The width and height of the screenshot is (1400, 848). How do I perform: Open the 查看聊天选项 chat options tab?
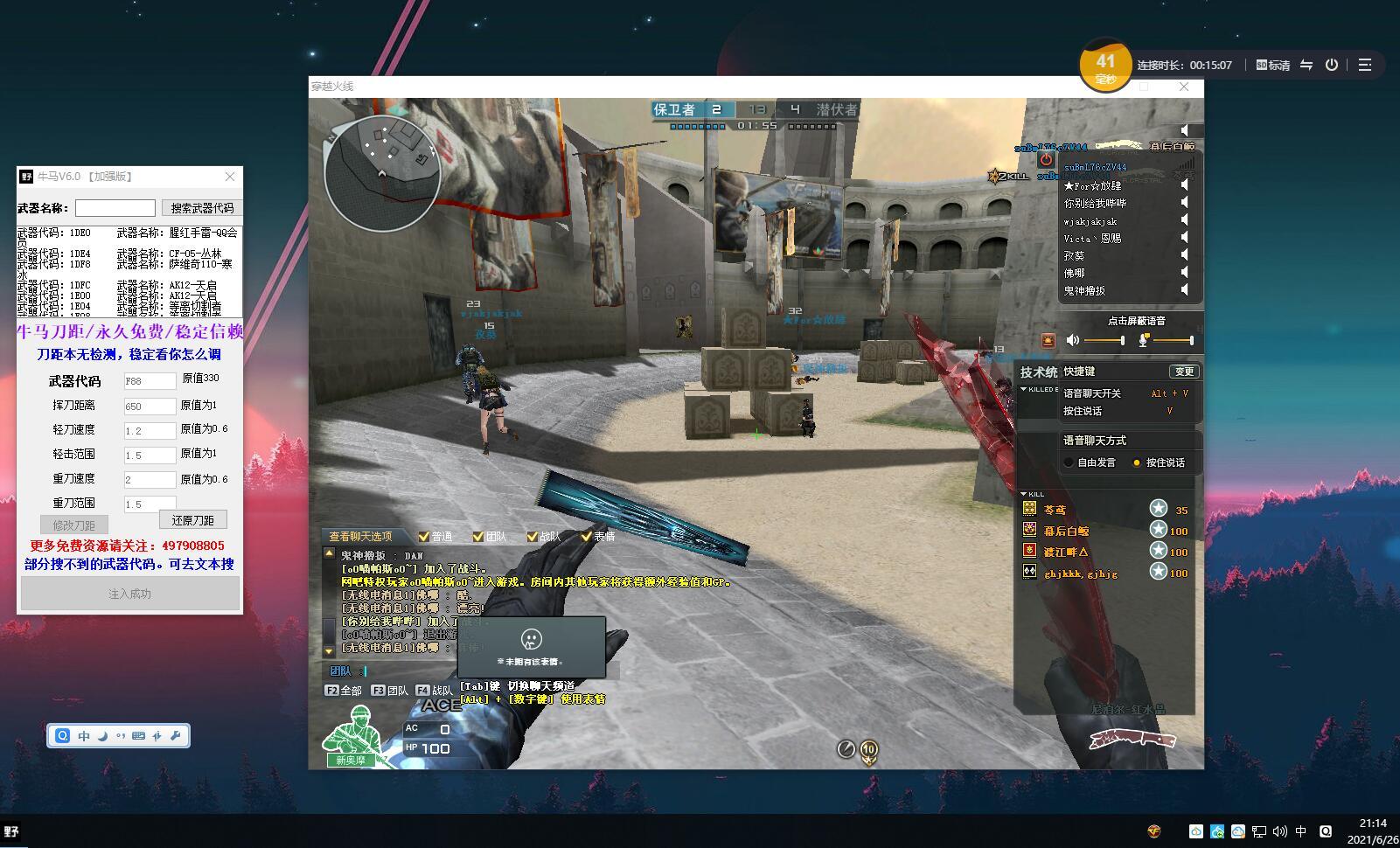click(x=360, y=536)
